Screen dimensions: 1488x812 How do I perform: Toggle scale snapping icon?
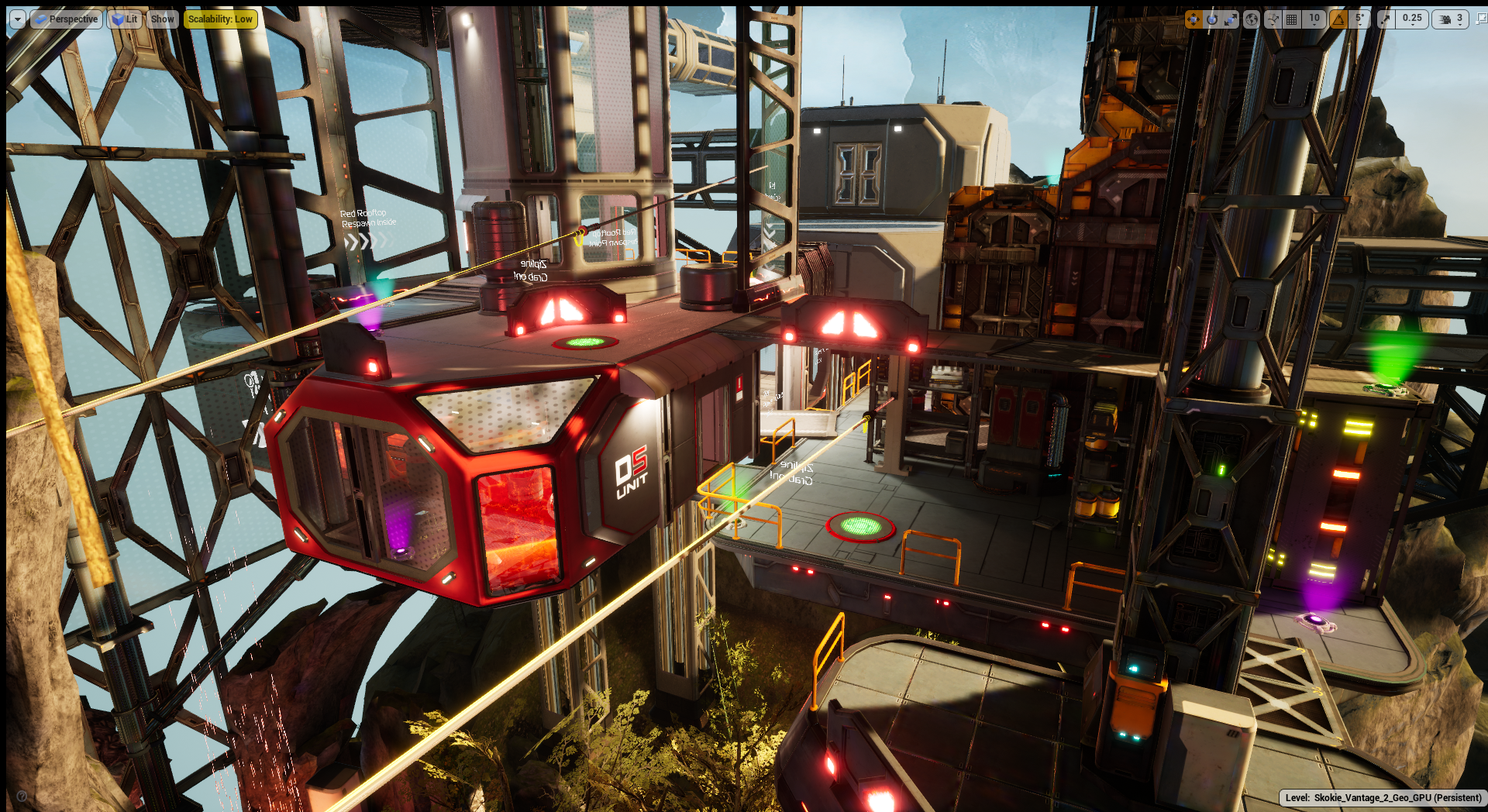tap(1385, 19)
